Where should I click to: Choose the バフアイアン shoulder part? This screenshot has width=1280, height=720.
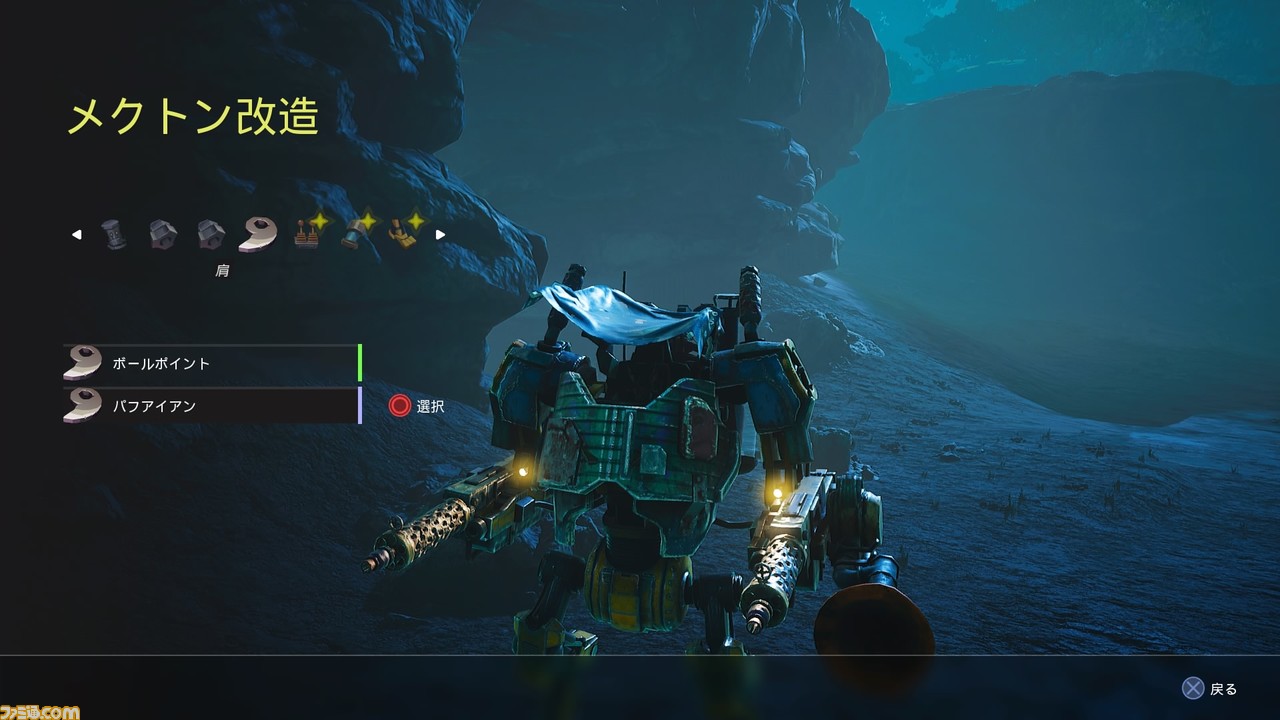pyautogui.click(x=210, y=406)
